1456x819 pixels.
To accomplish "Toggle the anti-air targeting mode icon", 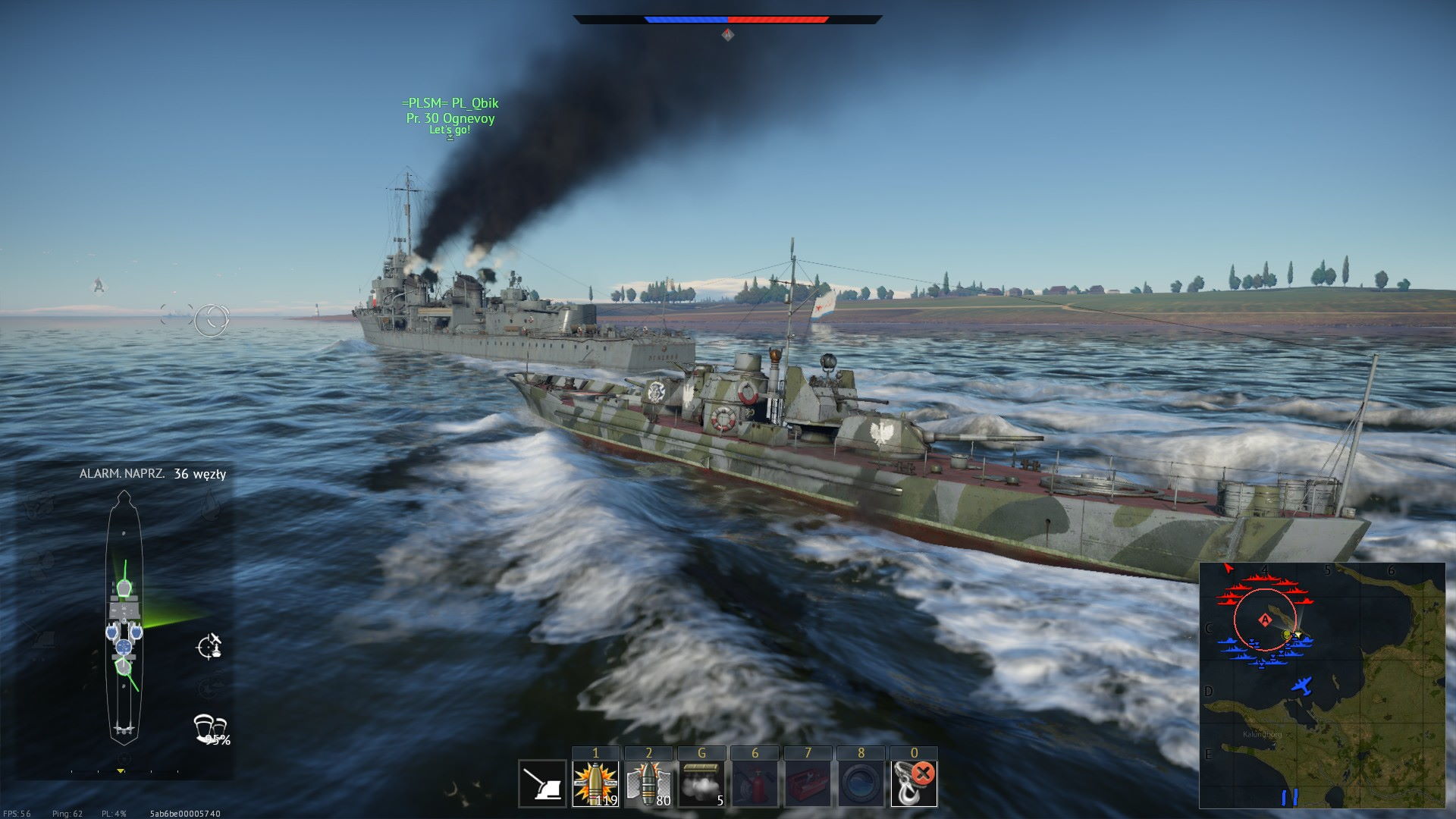I will coord(209,646).
